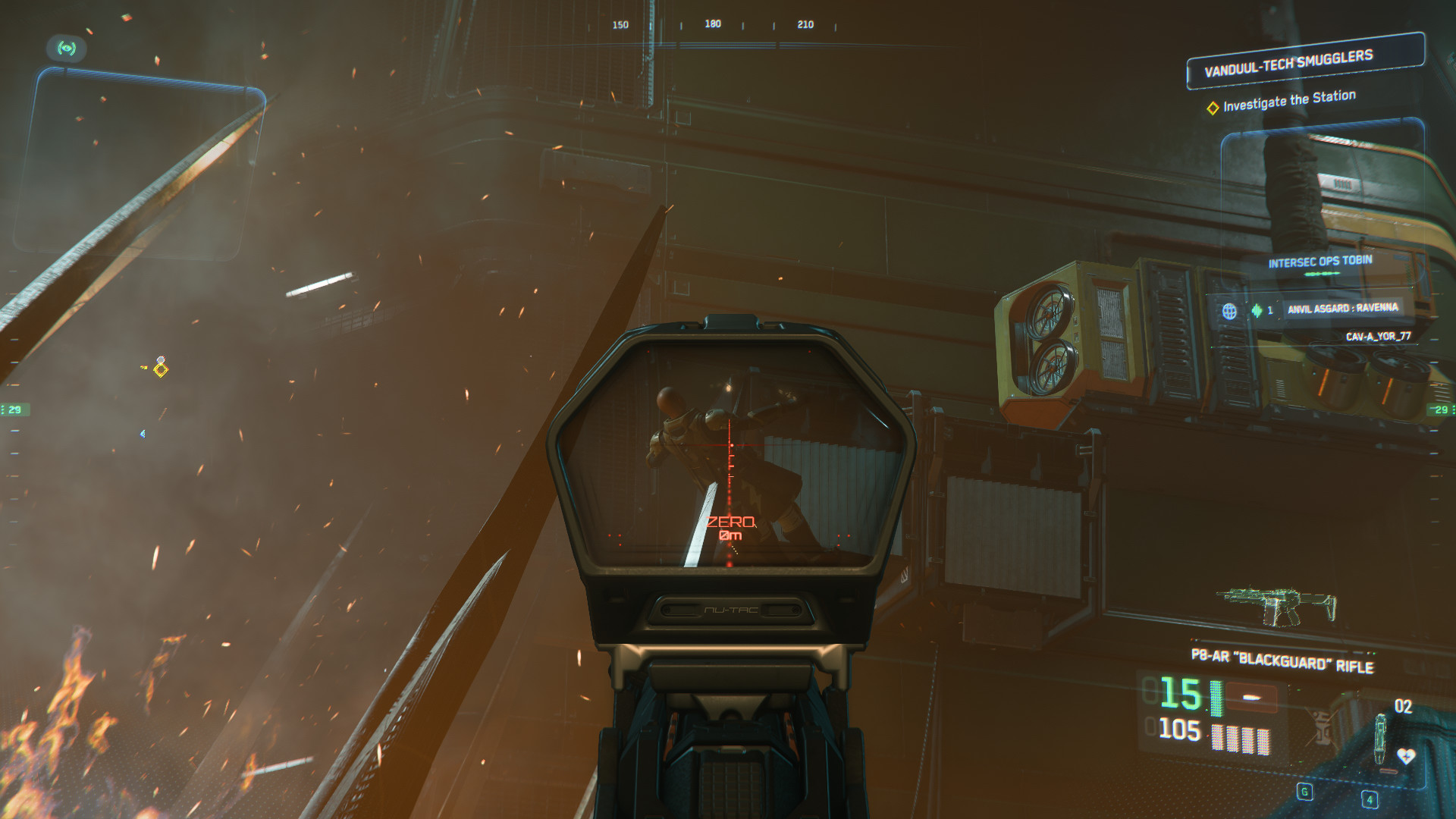Click the comms signal icon

[67, 49]
